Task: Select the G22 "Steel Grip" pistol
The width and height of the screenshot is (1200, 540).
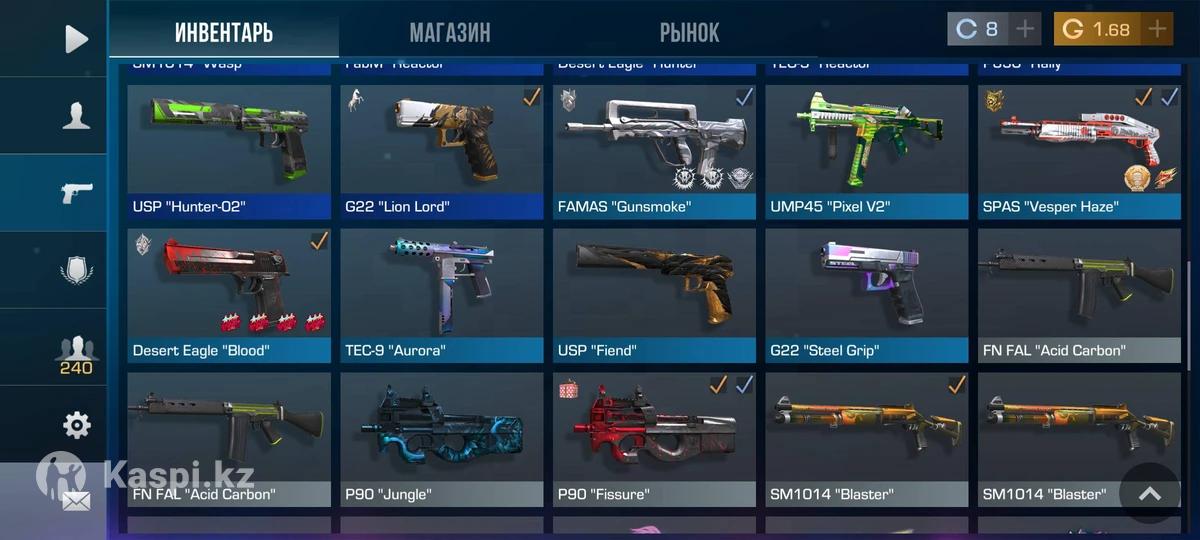Action: [867, 294]
